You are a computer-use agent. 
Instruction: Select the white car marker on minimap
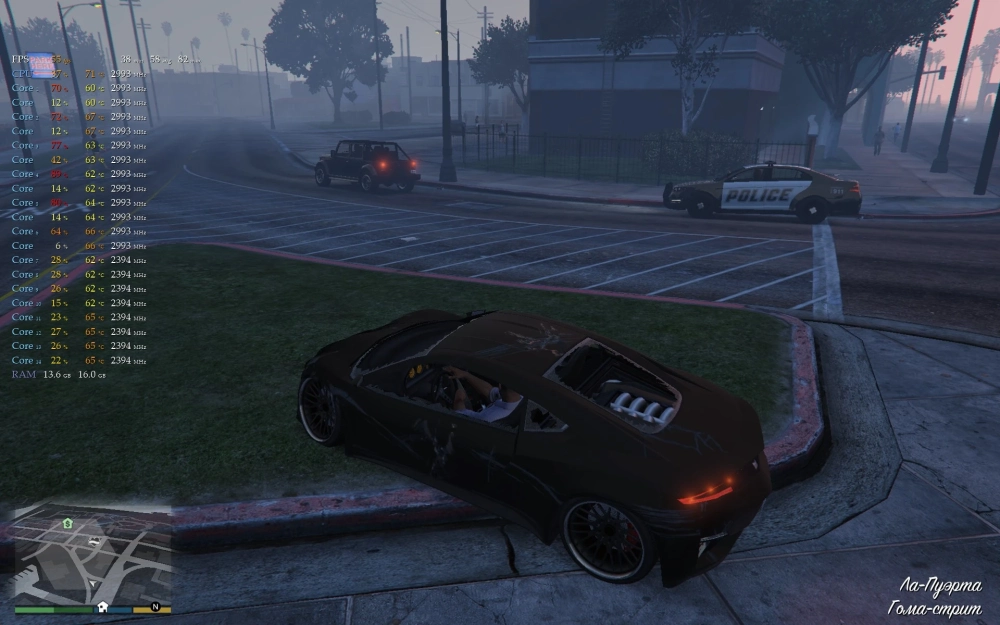(93, 541)
